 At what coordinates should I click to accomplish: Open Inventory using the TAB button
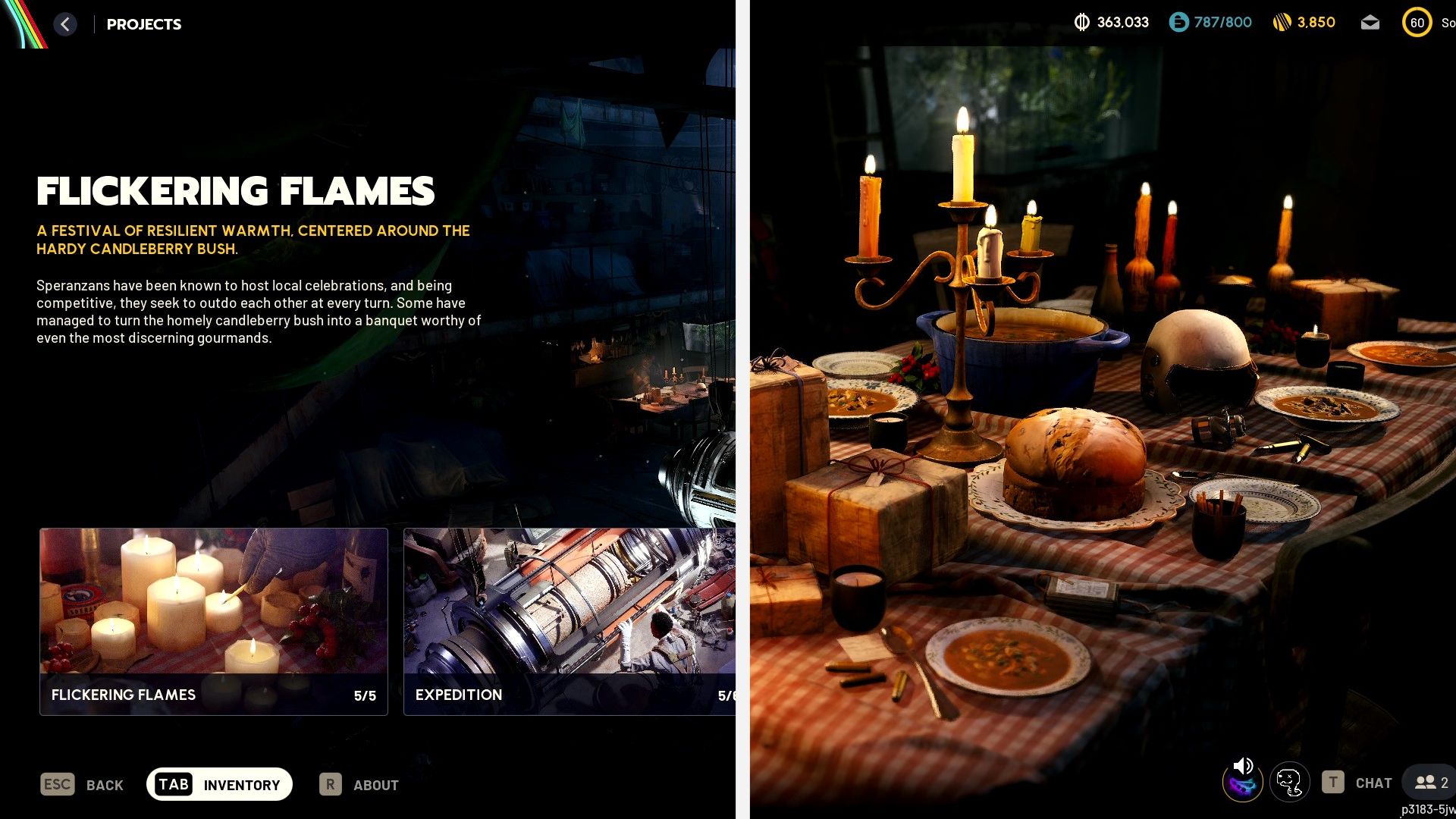click(219, 784)
